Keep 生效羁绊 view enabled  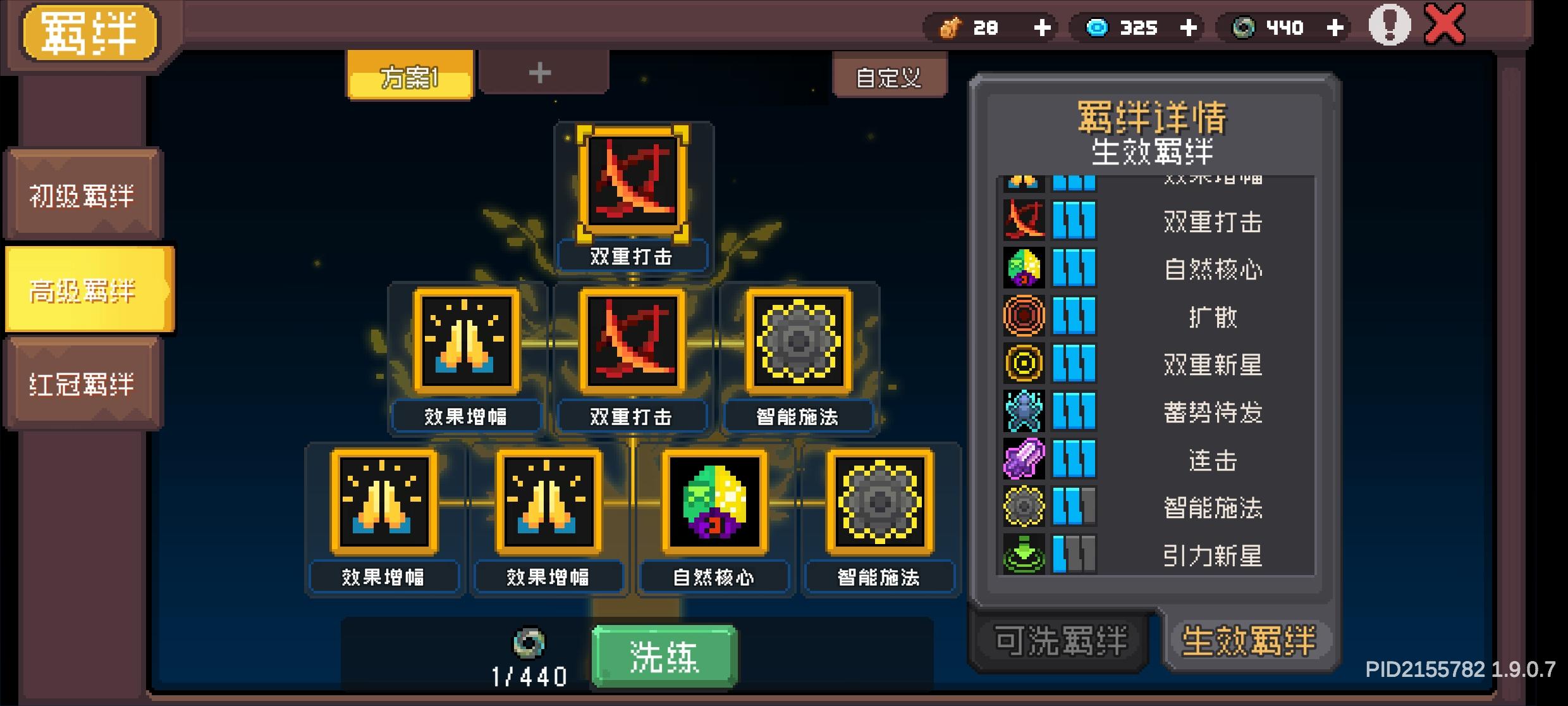point(1249,640)
